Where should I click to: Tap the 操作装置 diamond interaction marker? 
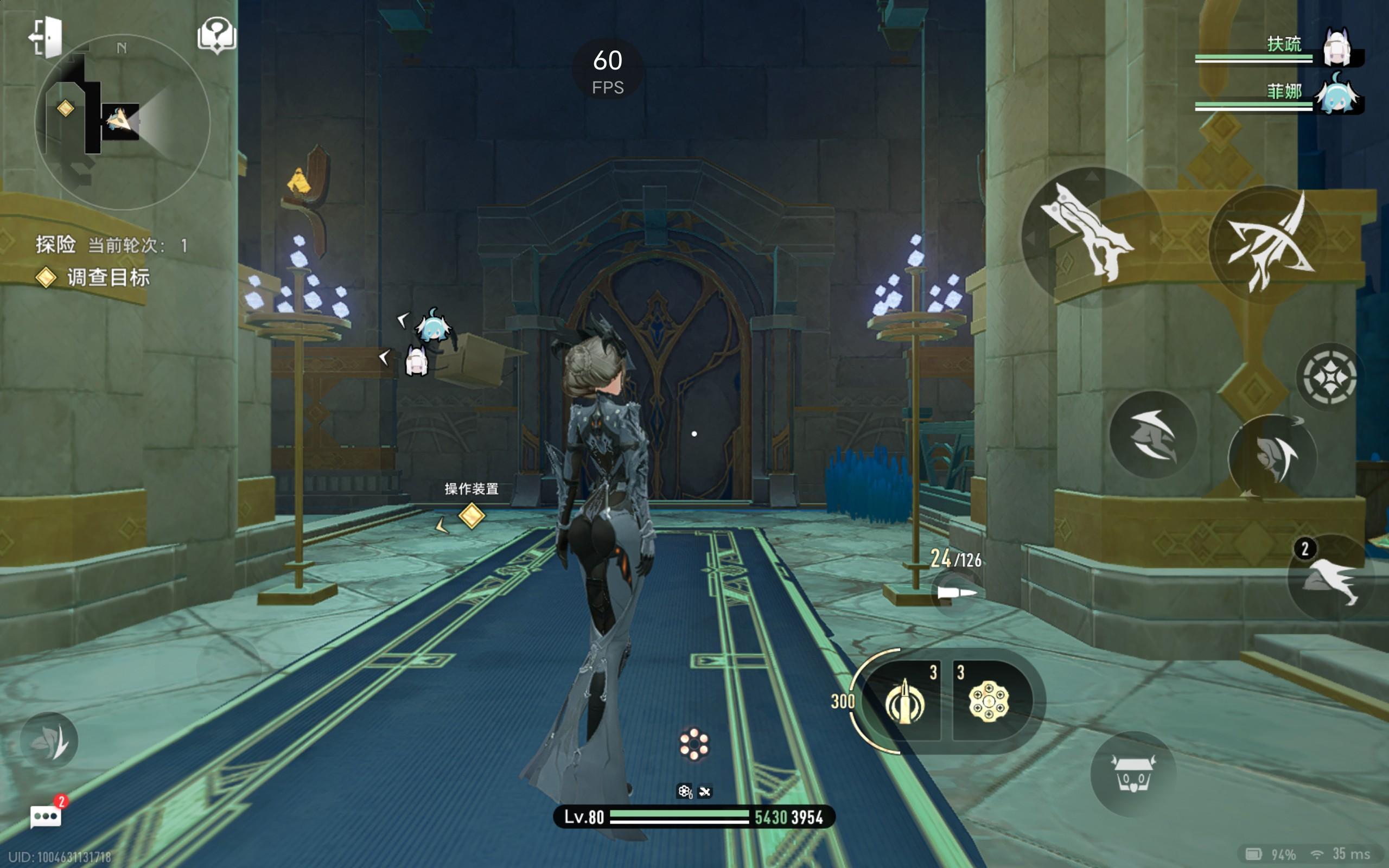(x=472, y=515)
